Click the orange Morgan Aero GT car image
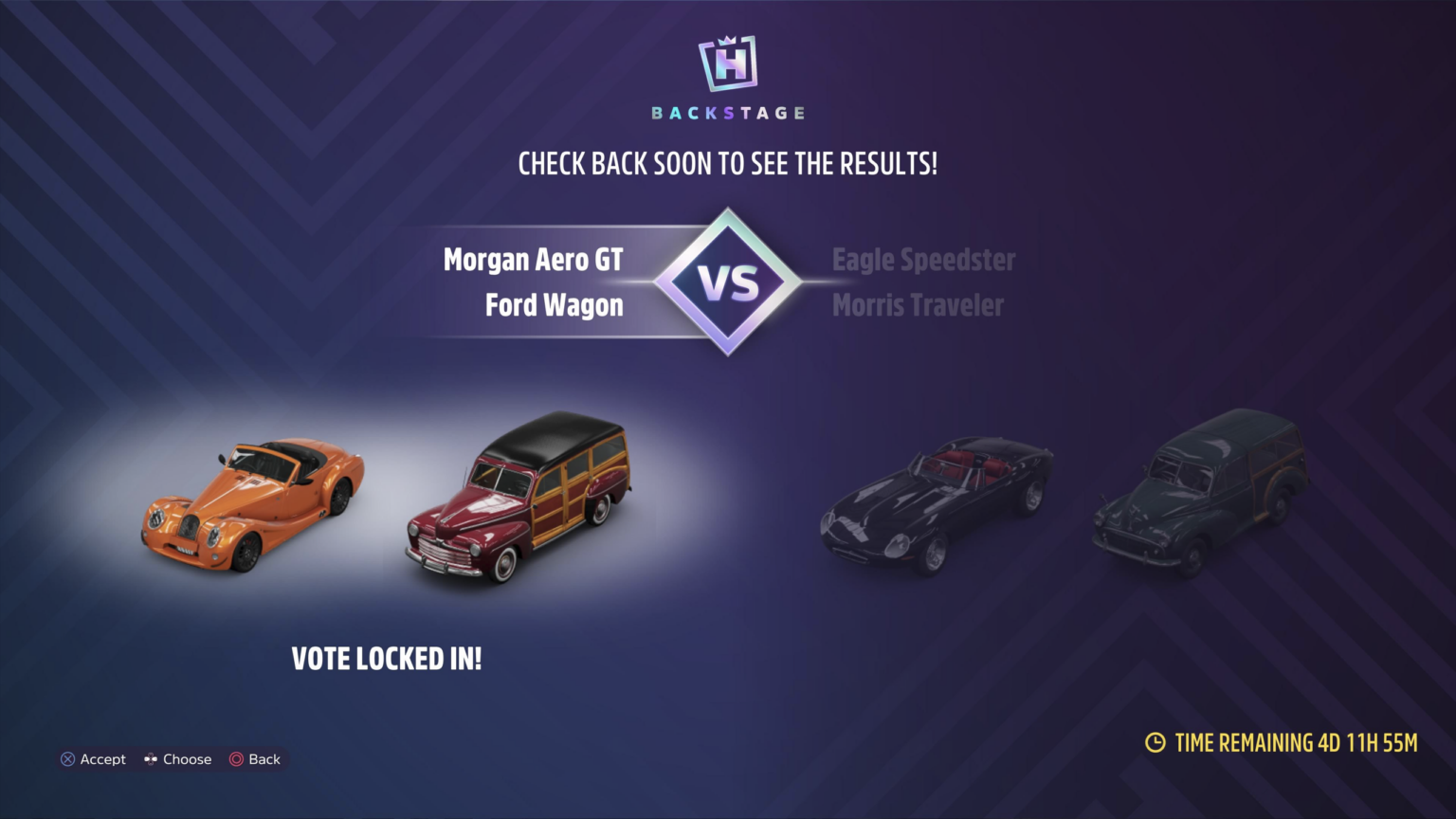The width and height of the screenshot is (1456, 819). click(x=251, y=507)
